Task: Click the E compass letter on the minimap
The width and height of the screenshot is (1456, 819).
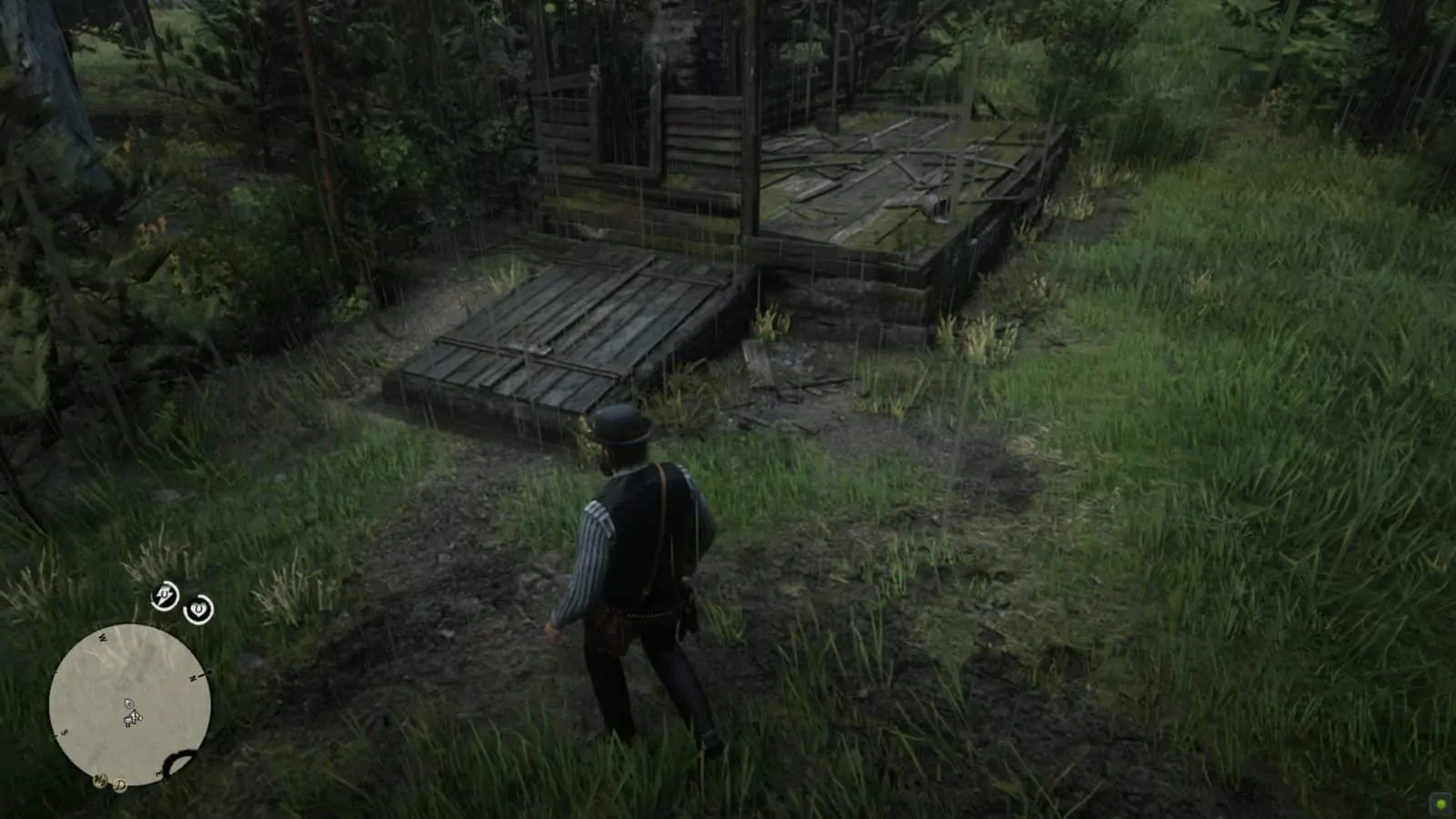Action: (x=158, y=772)
